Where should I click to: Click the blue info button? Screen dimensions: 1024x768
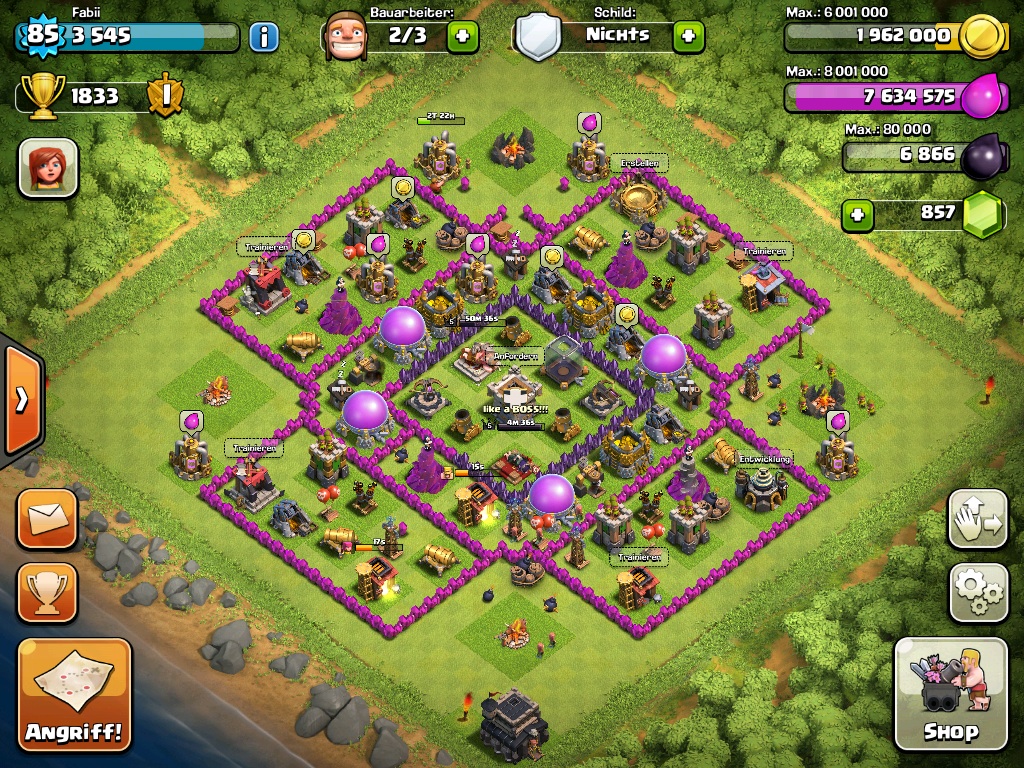click(263, 37)
